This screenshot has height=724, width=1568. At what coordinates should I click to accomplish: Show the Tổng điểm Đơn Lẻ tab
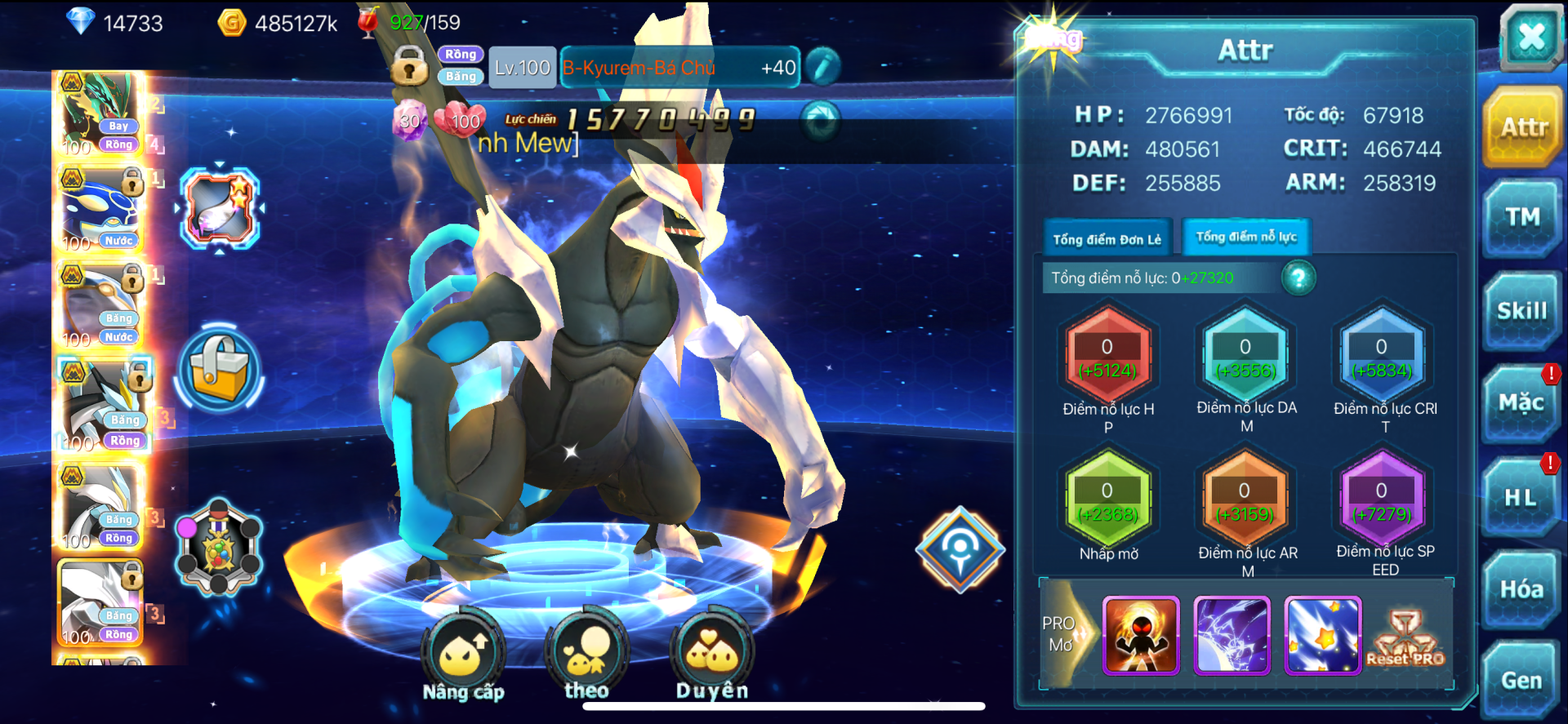point(1107,239)
